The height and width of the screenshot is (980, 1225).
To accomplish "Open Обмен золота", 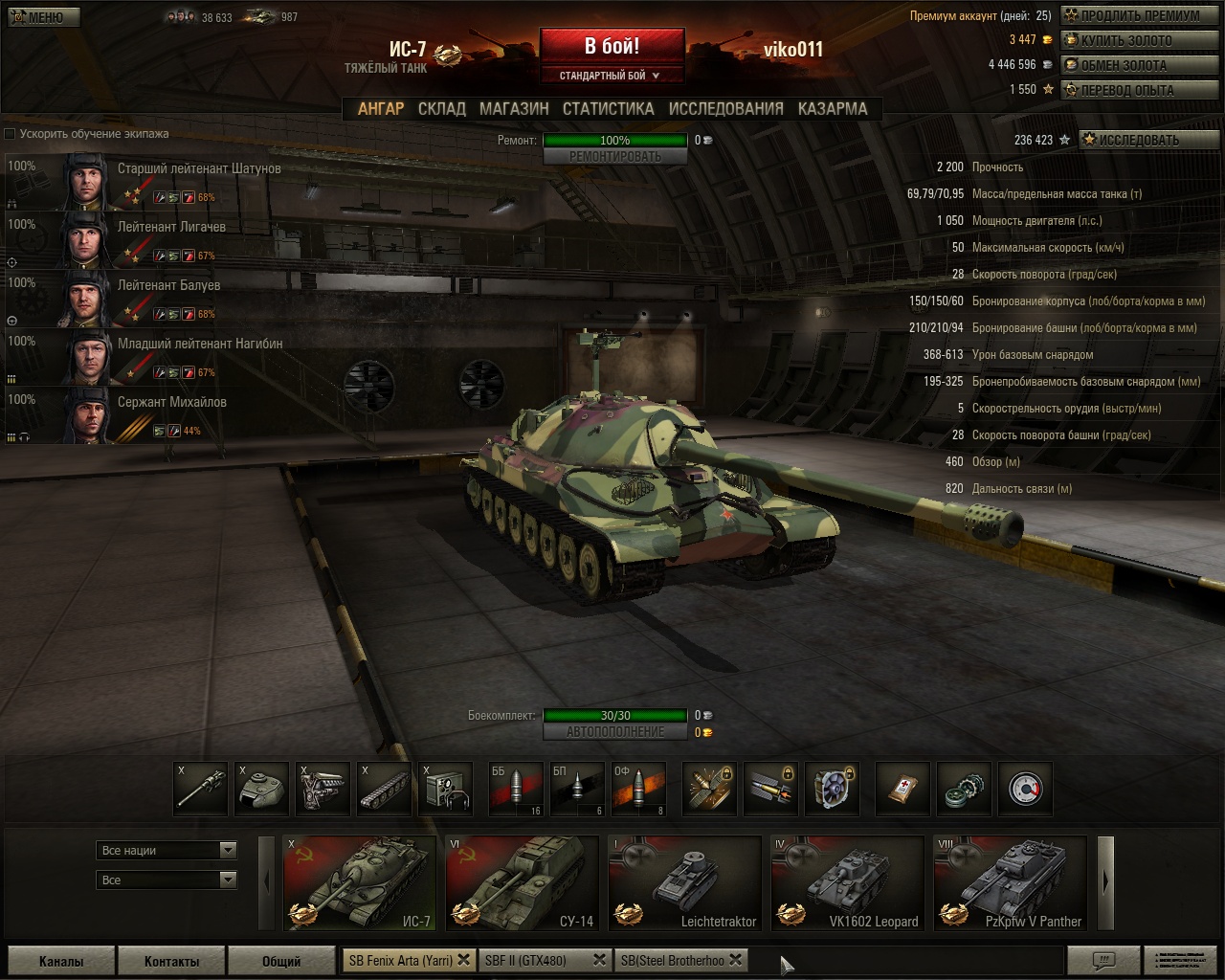I will click(x=1139, y=65).
